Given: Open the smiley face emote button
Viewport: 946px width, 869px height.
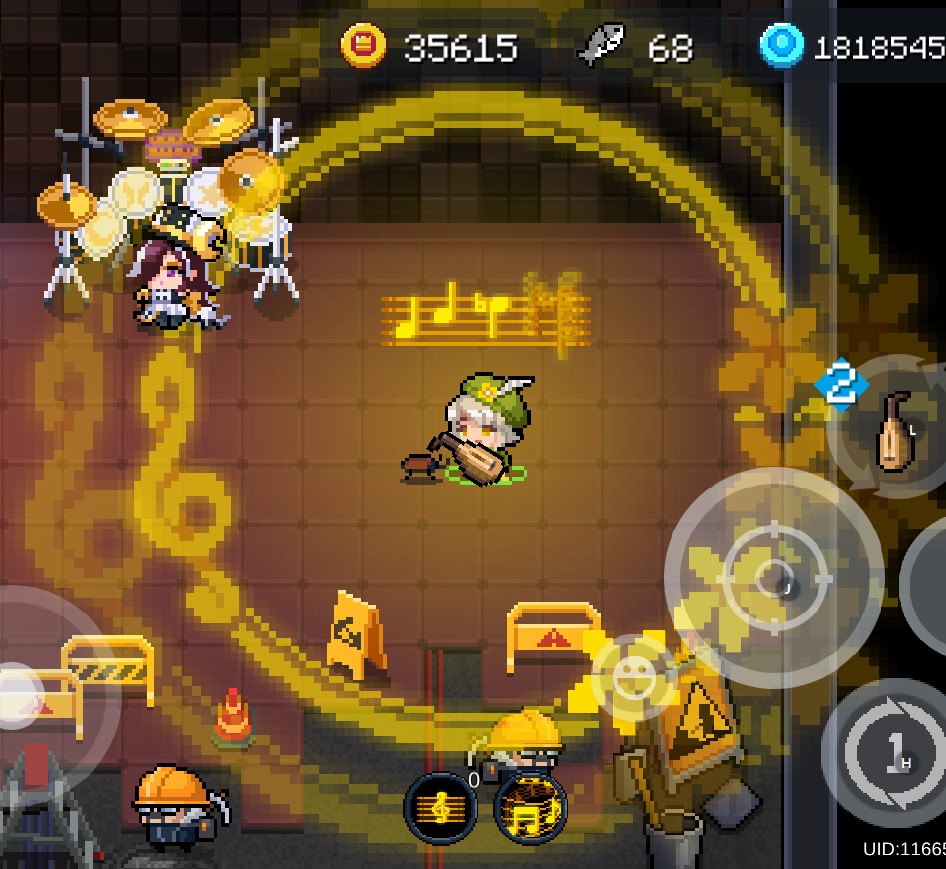Looking at the screenshot, I should point(634,679).
